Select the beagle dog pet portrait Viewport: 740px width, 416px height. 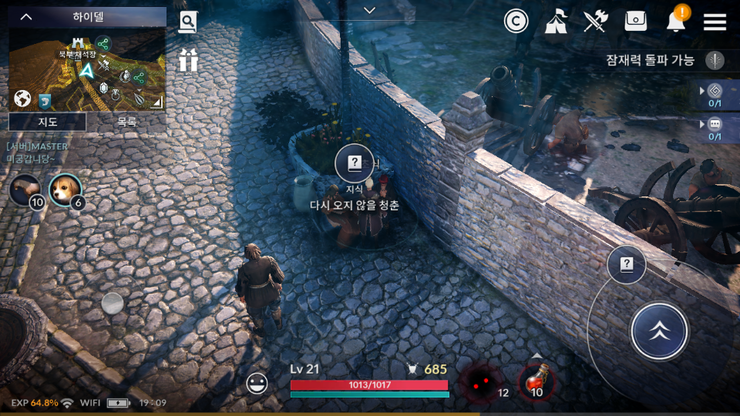click(65, 188)
